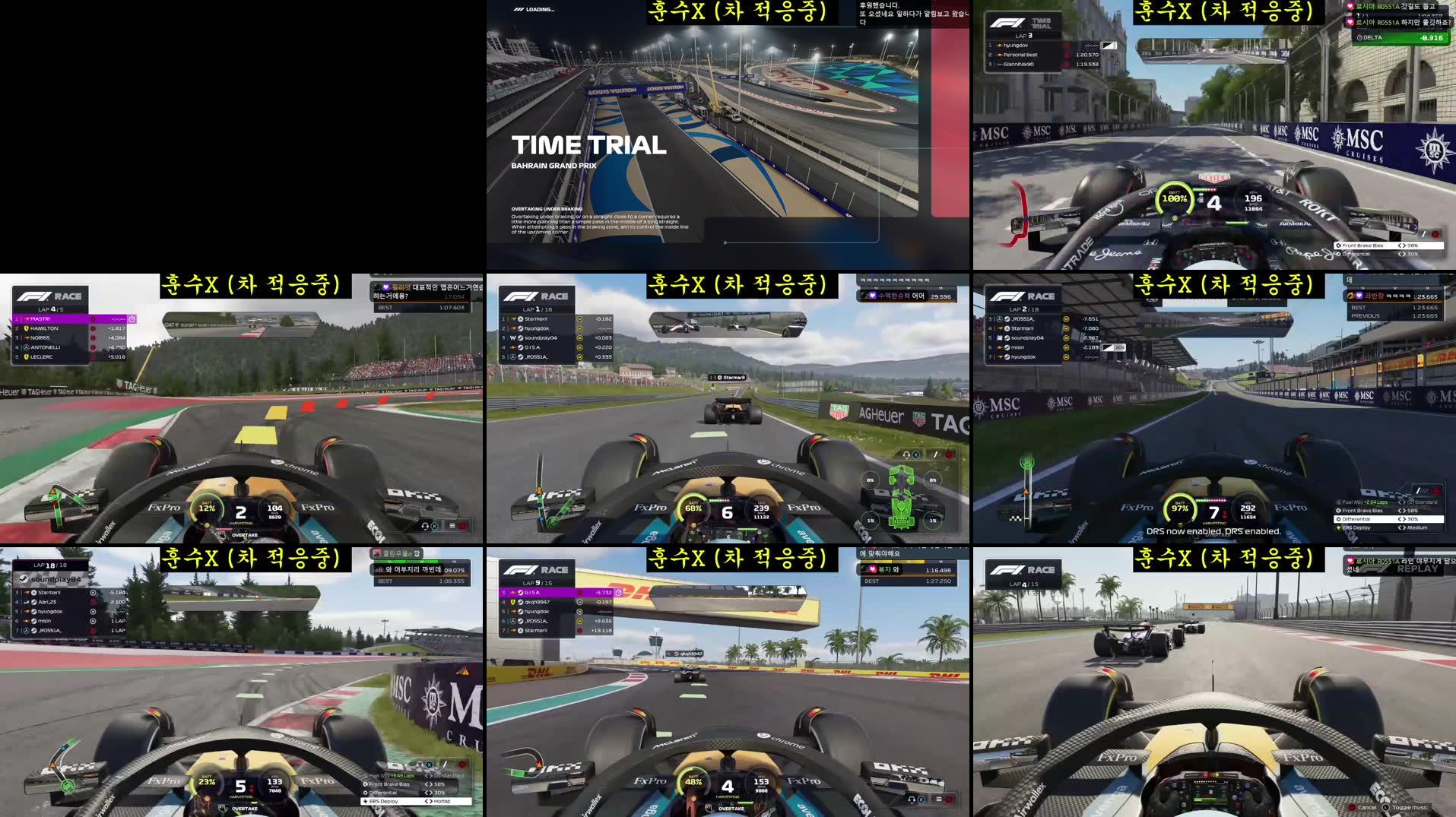Select the Differential icon in the MFD

coord(1339,520)
